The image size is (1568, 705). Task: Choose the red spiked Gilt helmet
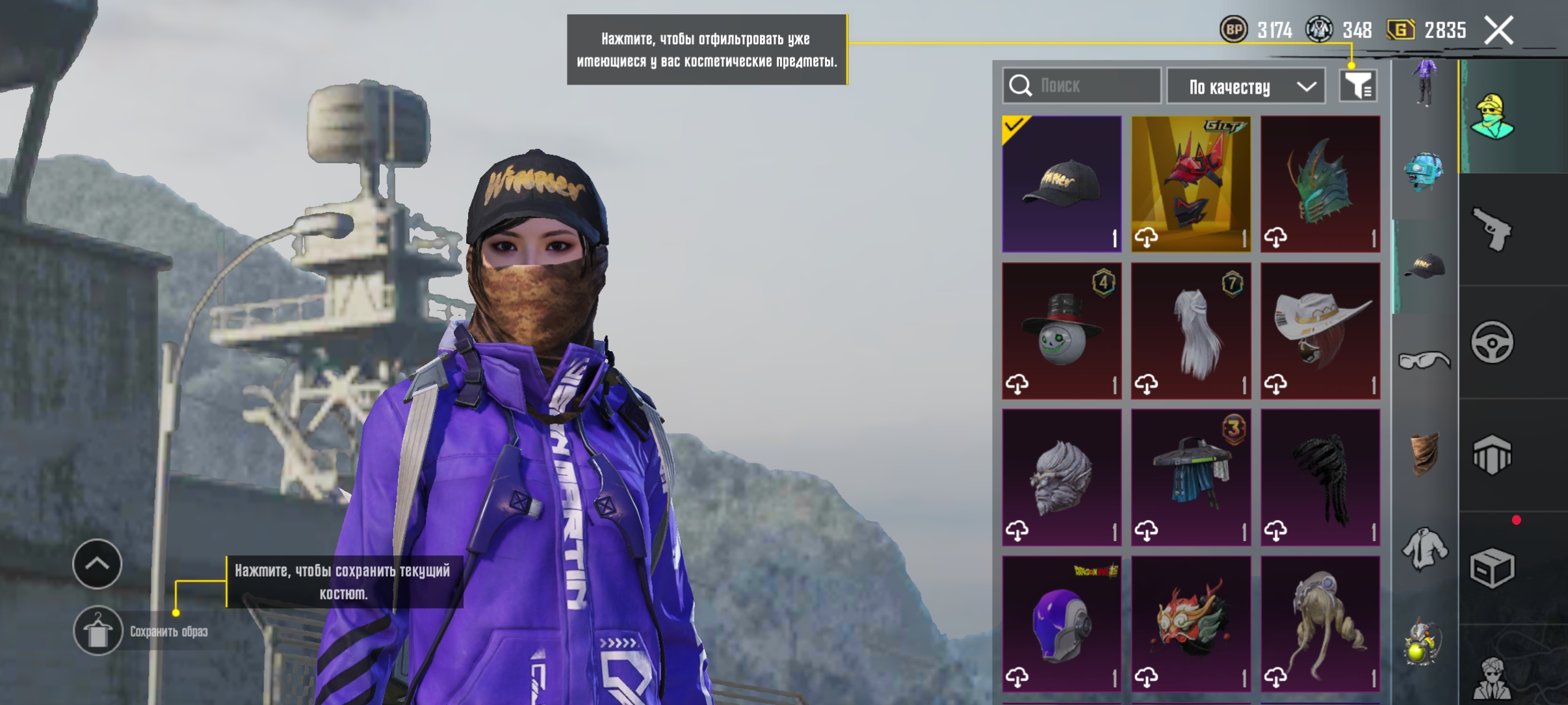(x=1191, y=184)
